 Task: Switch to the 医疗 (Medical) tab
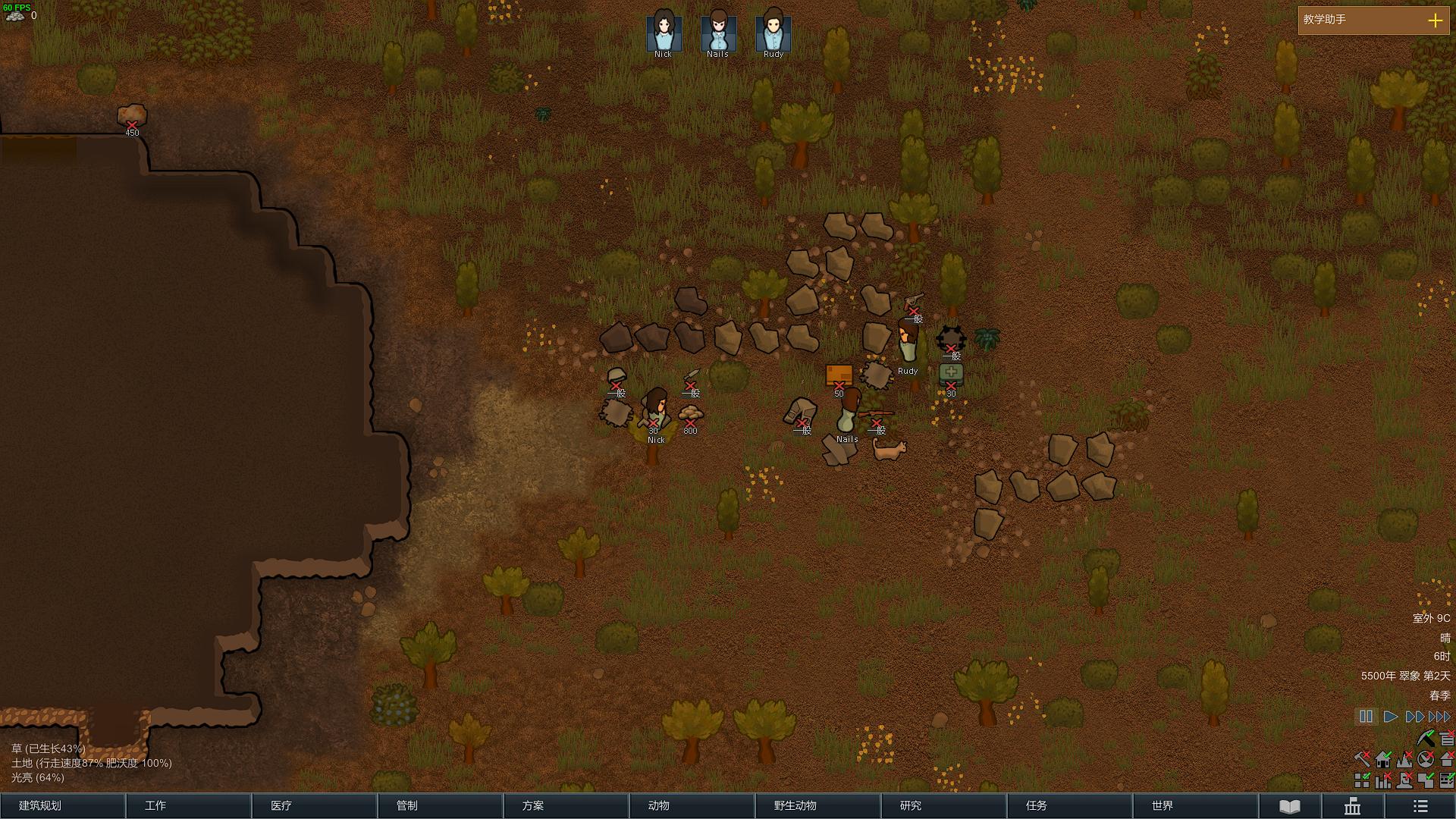coord(314,805)
